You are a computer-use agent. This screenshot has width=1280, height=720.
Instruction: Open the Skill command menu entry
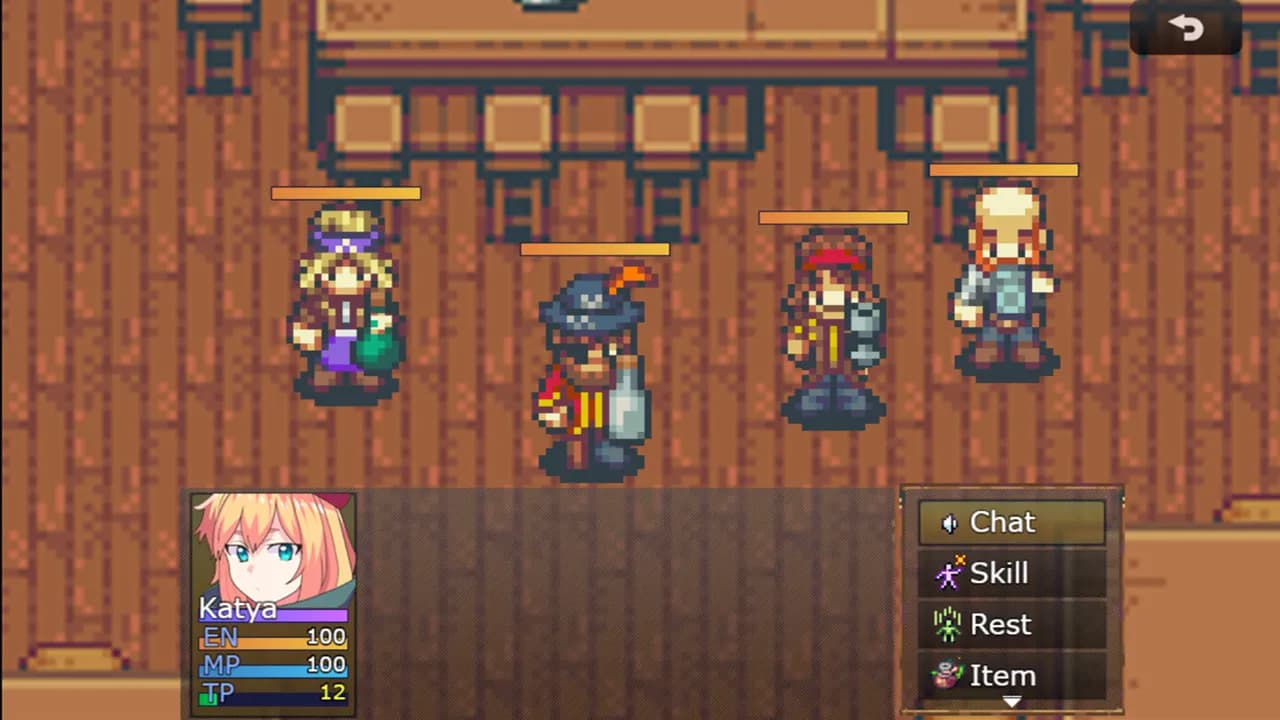tap(1000, 573)
